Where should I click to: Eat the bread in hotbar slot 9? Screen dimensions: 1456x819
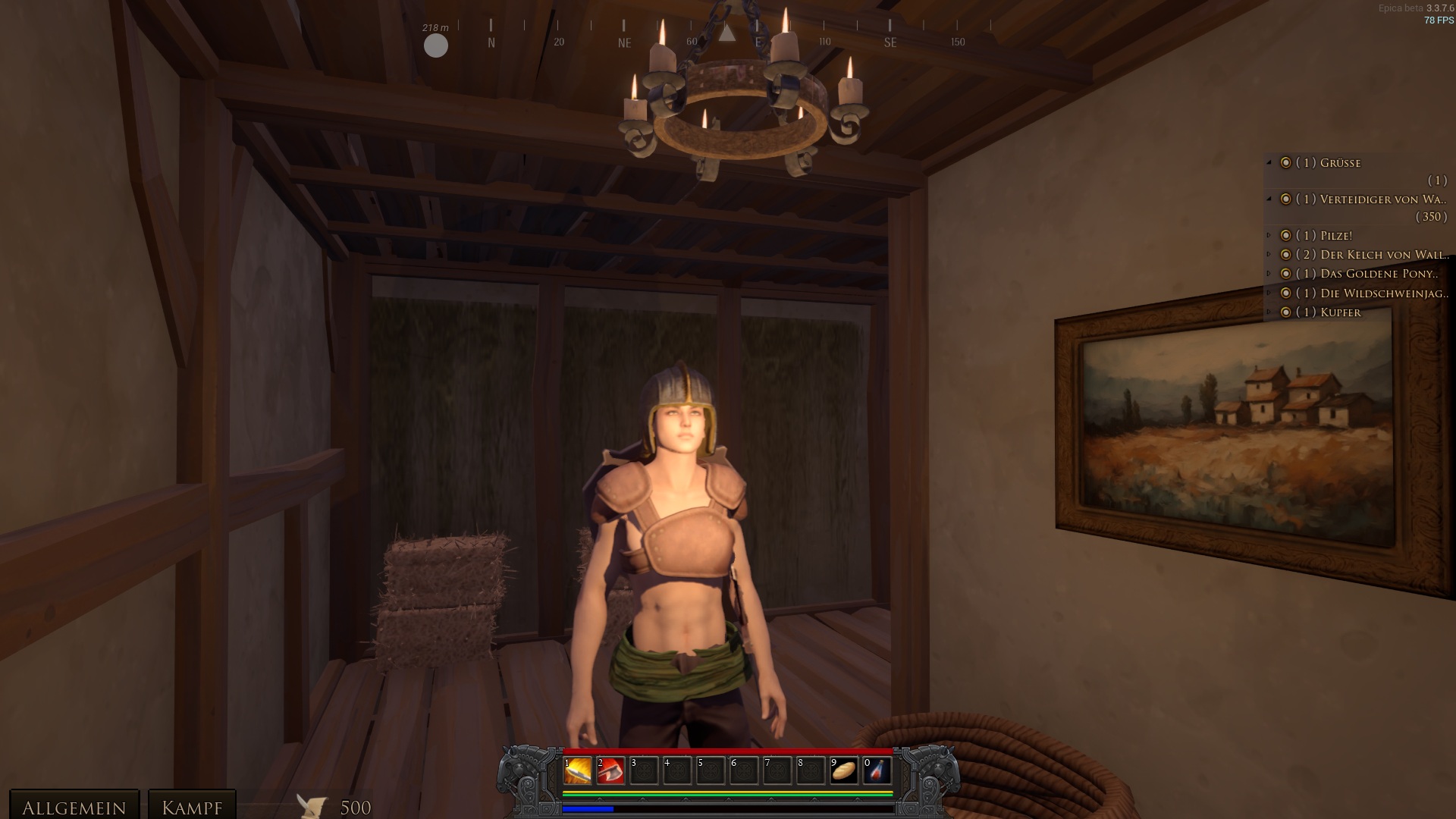coord(844,770)
